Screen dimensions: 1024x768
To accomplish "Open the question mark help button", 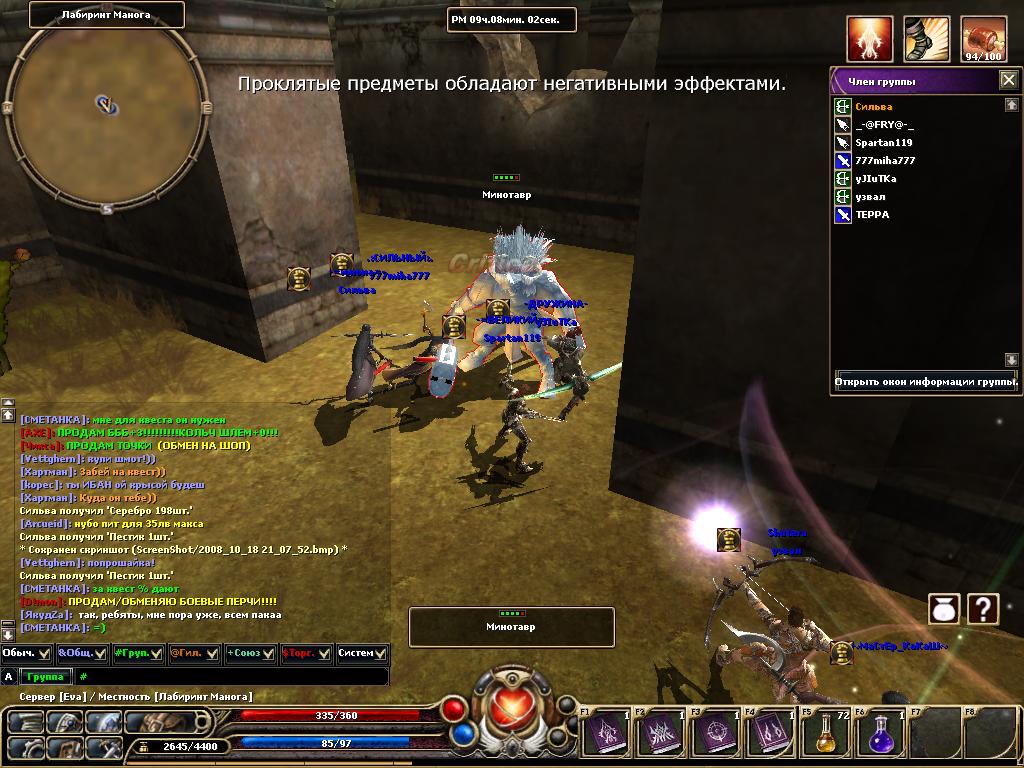I will pyautogui.click(x=983, y=608).
